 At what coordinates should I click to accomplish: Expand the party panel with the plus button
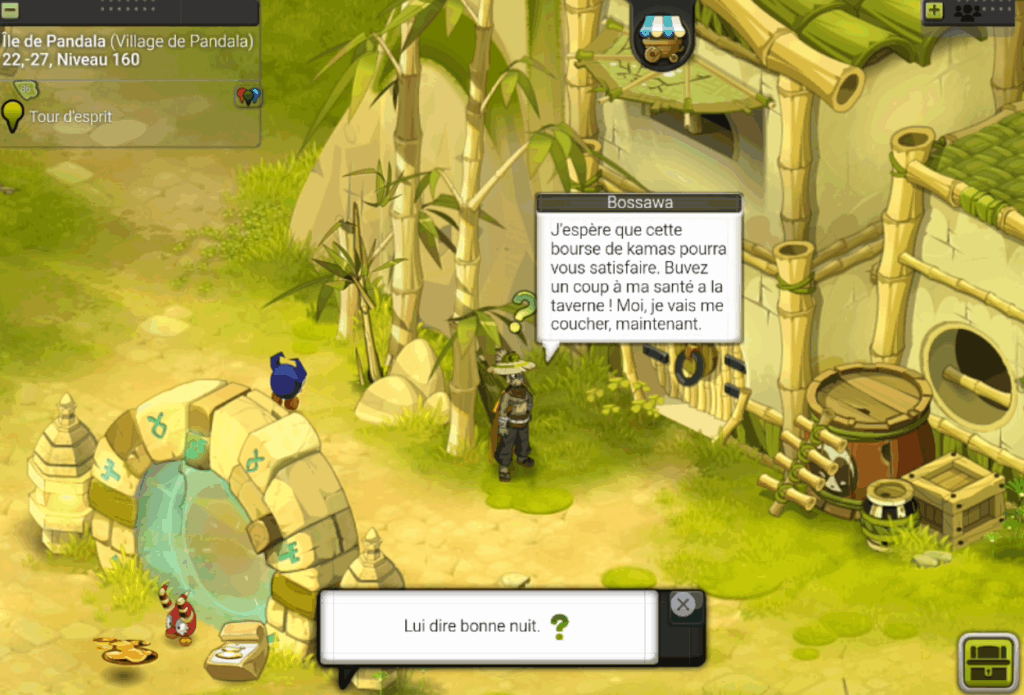click(x=934, y=11)
